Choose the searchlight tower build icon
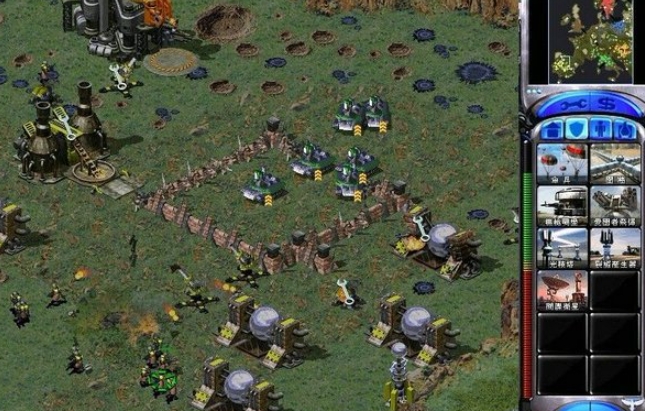 [x=562, y=246]
